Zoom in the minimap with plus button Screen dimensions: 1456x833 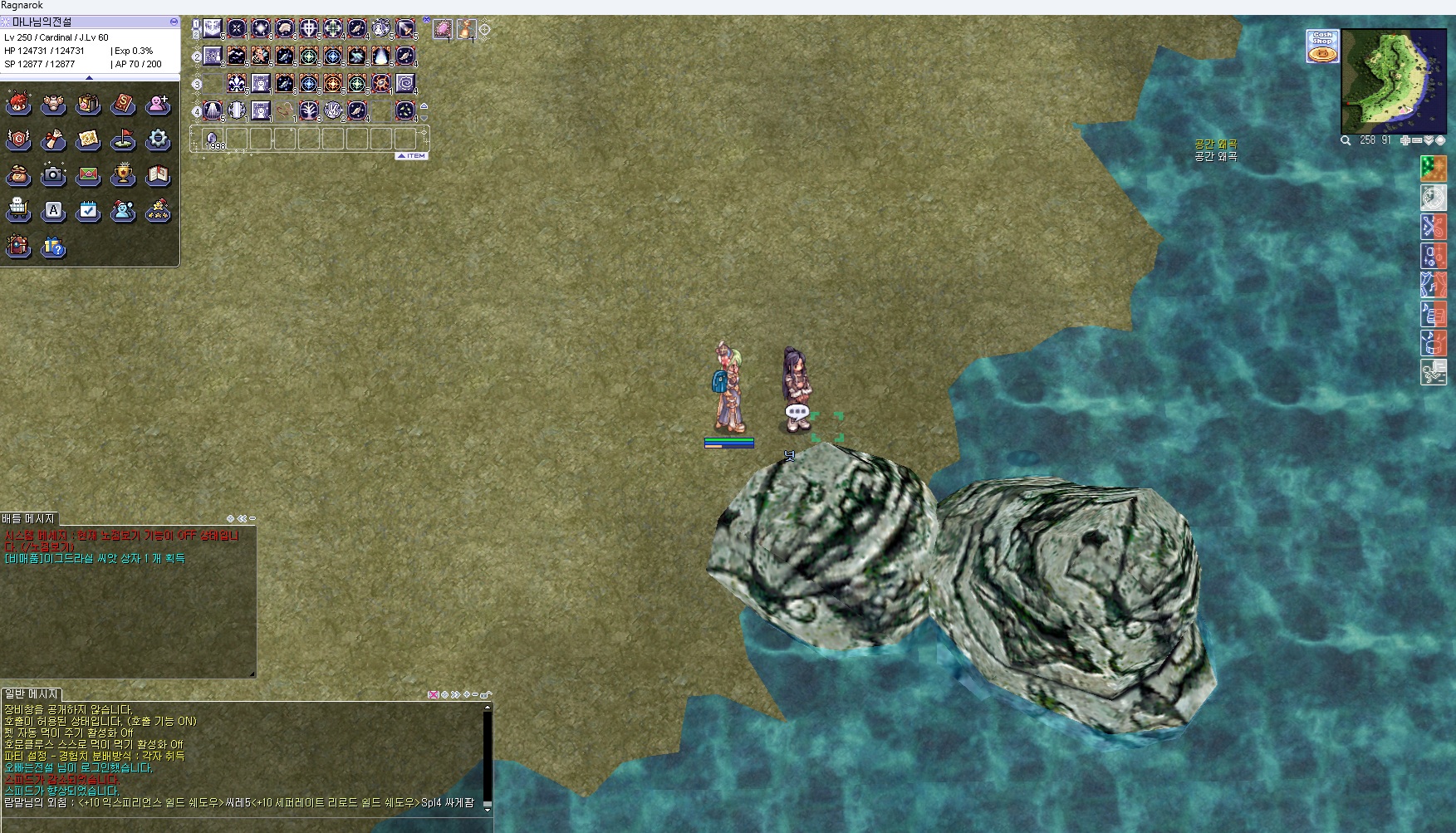pyautogui.click(x=1405, y=140)
